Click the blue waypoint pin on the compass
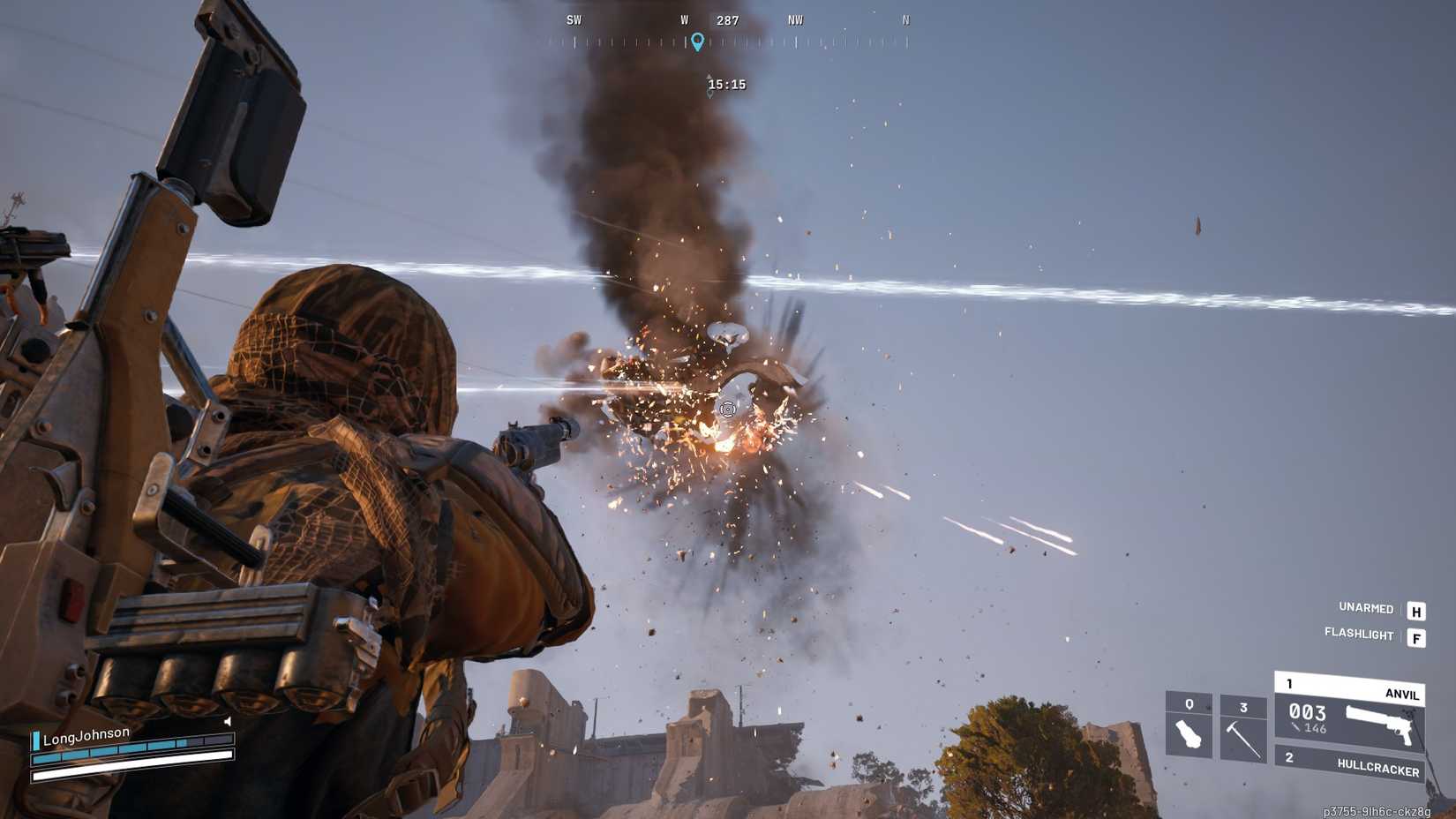The height and width of the screenshot is (819, 1456). point(699,41)
